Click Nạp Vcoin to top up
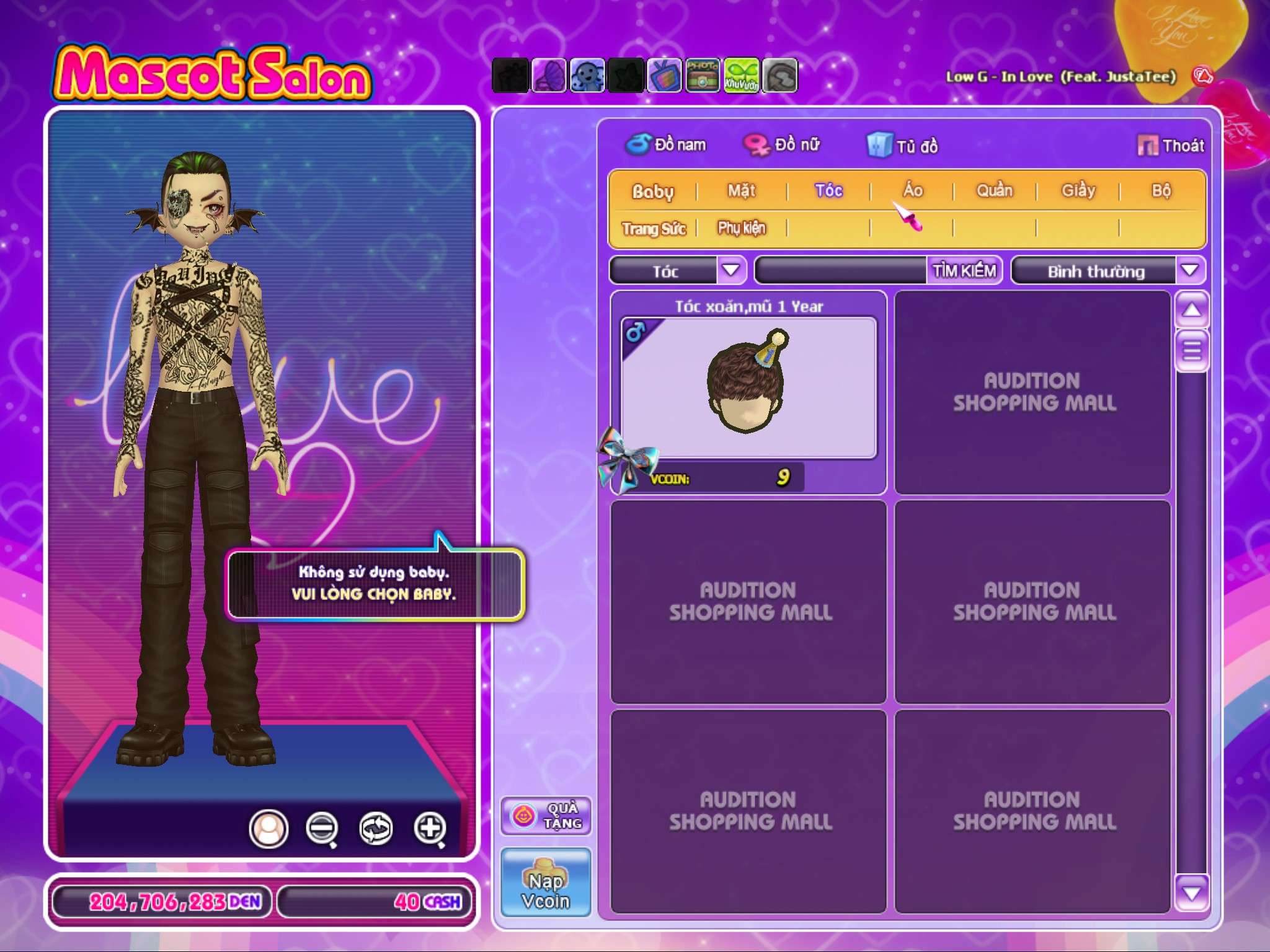The width and height of the screenshot is (1270, 952). point(546,882)
